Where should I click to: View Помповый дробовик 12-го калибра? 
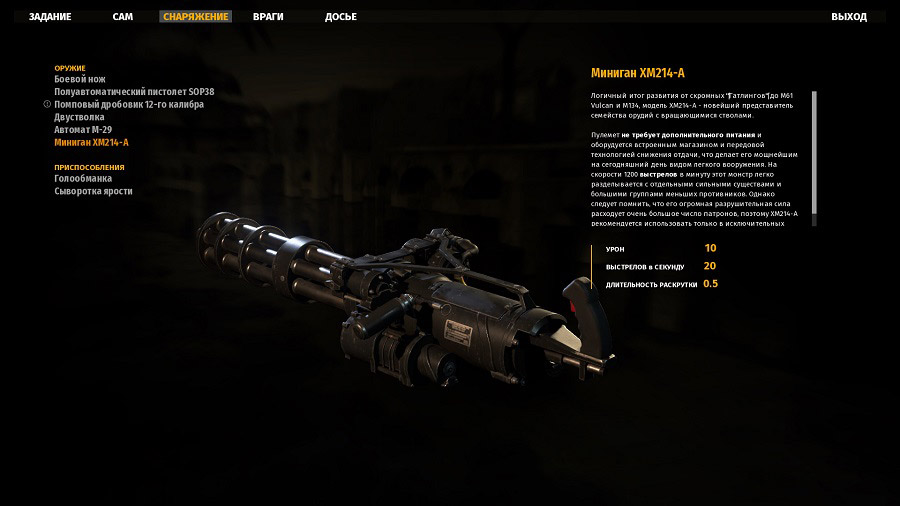point(129,104)
